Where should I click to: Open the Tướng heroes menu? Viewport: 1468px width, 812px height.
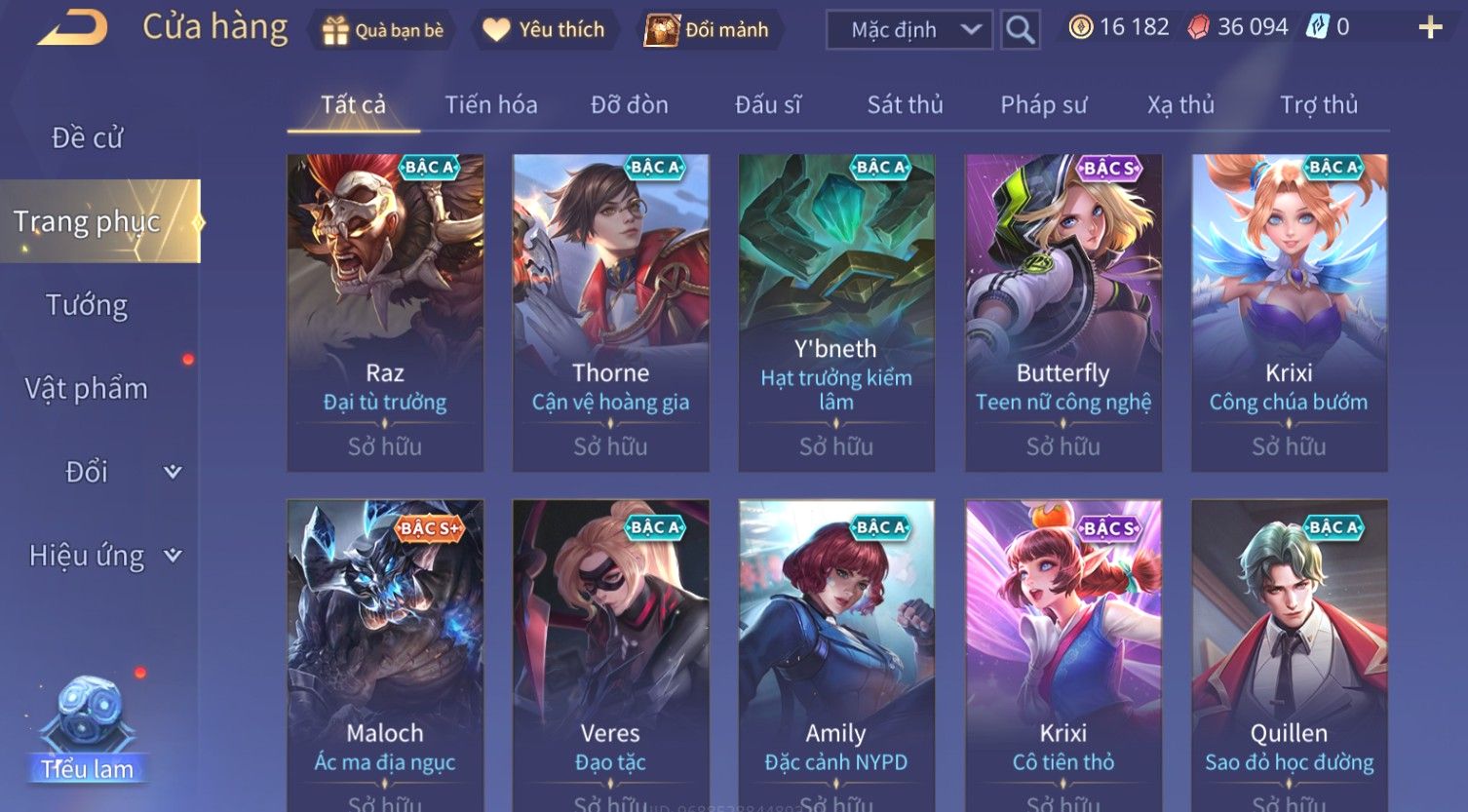(x=87, y=306)
